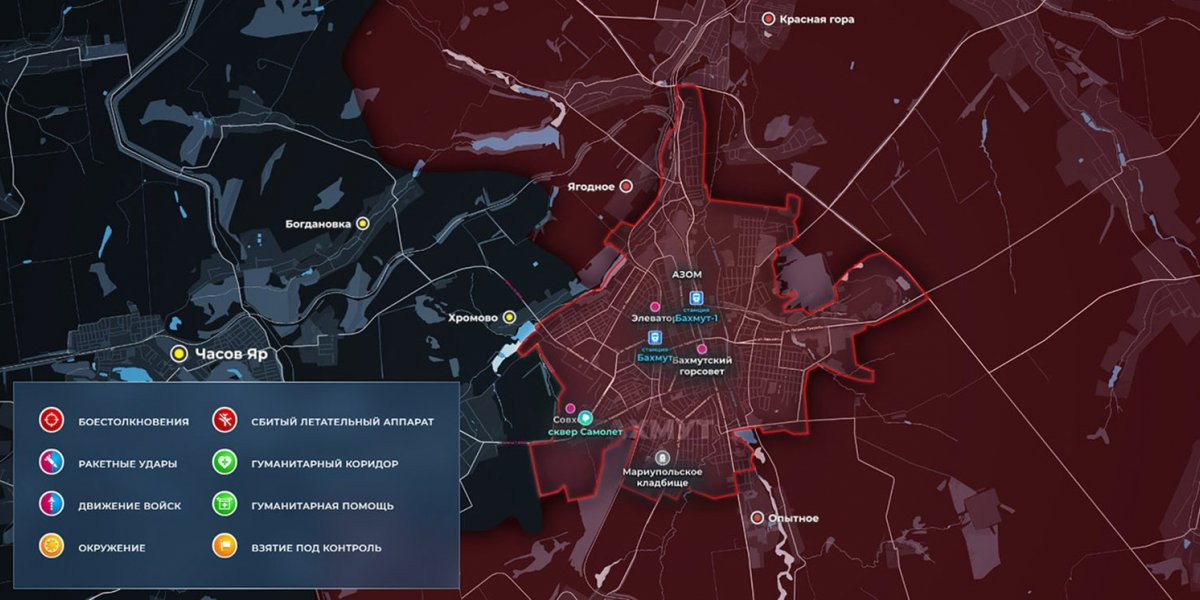Select the Элеватор pink map marker
The height and width of the screenshot is (600, 1200).
[655, 306]
